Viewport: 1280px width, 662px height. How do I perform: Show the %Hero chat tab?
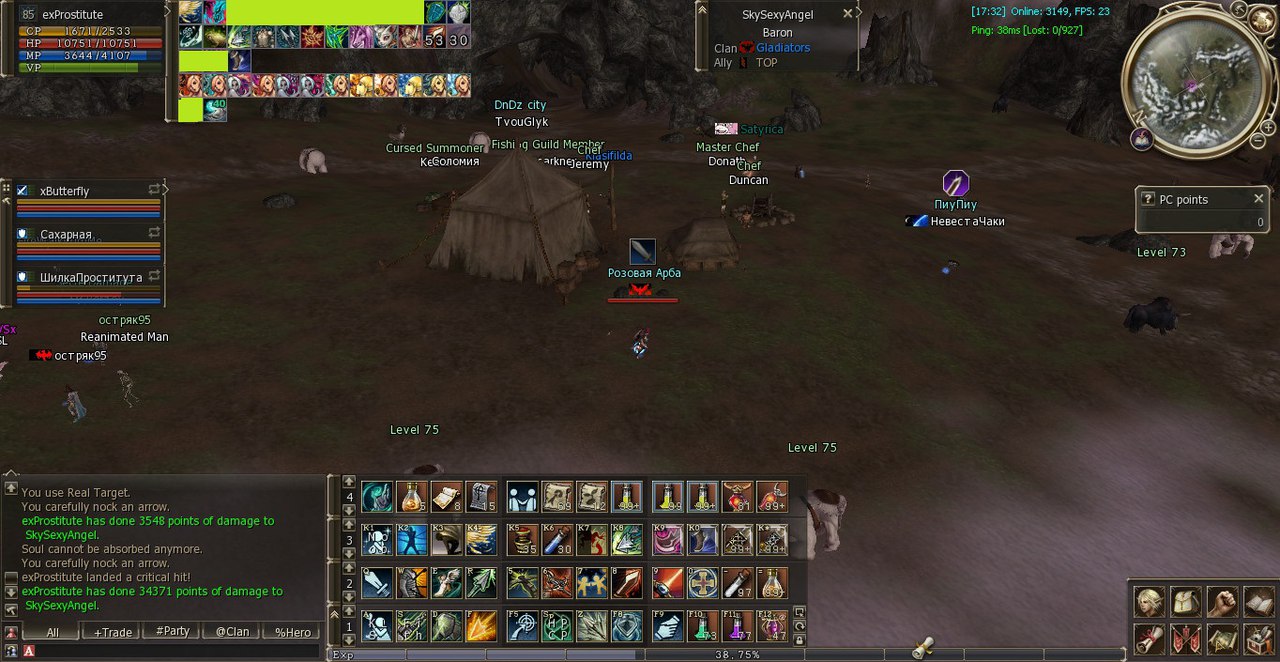(293, 632)
